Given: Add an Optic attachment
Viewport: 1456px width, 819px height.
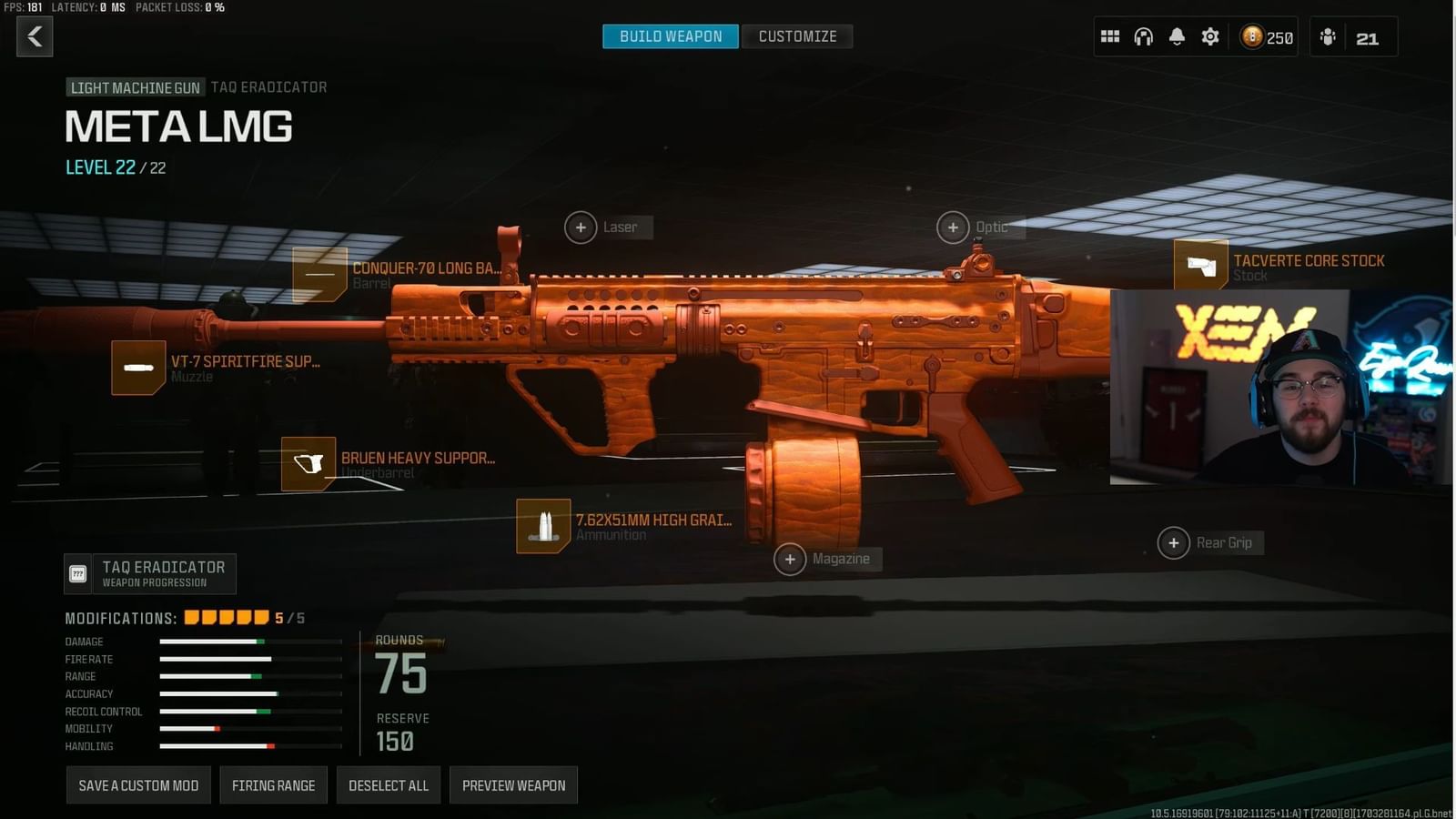Looking at the screenshot, I should pos(953,227).
